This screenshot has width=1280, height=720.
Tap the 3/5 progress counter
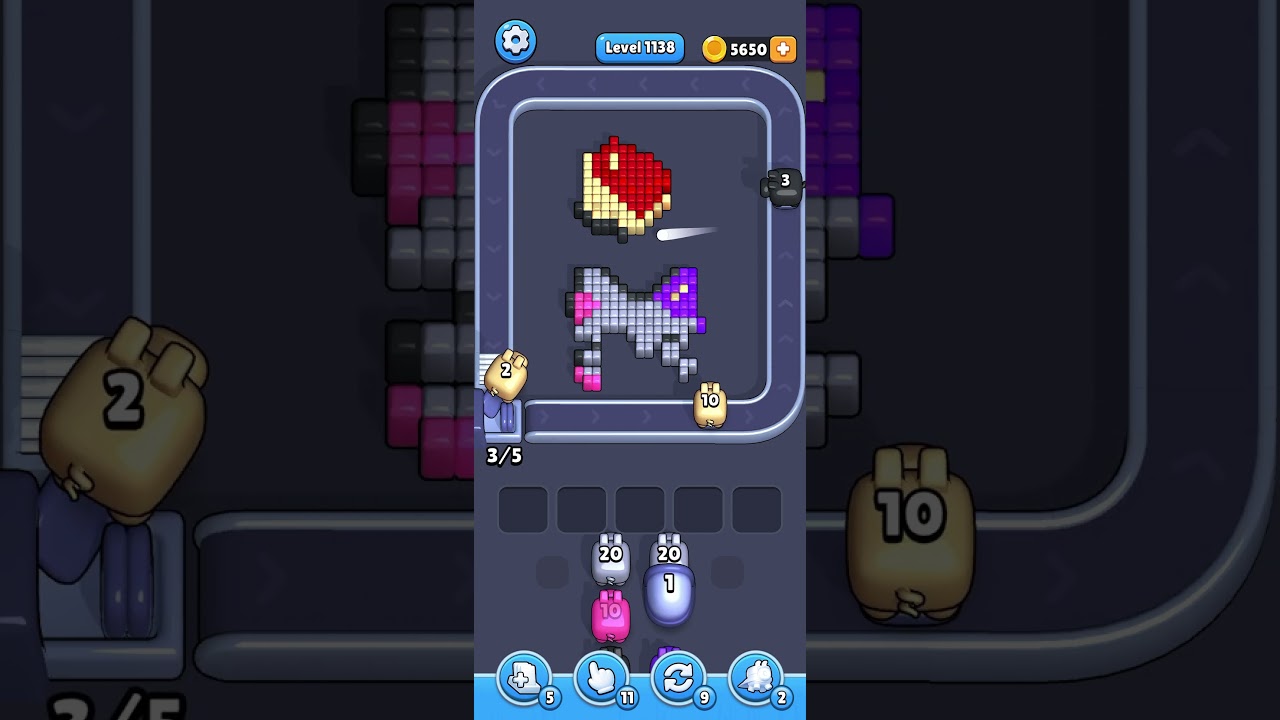tap(504, 455)
